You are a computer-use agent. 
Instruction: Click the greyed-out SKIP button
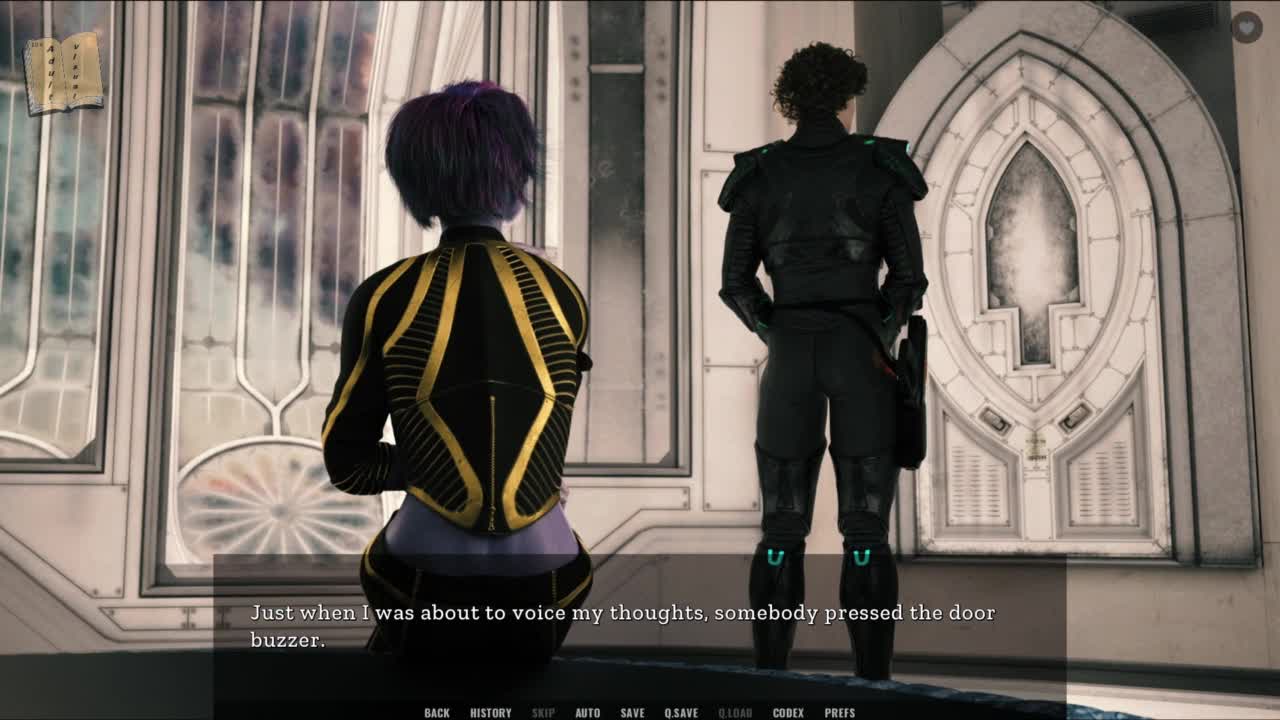coord(543,713)
